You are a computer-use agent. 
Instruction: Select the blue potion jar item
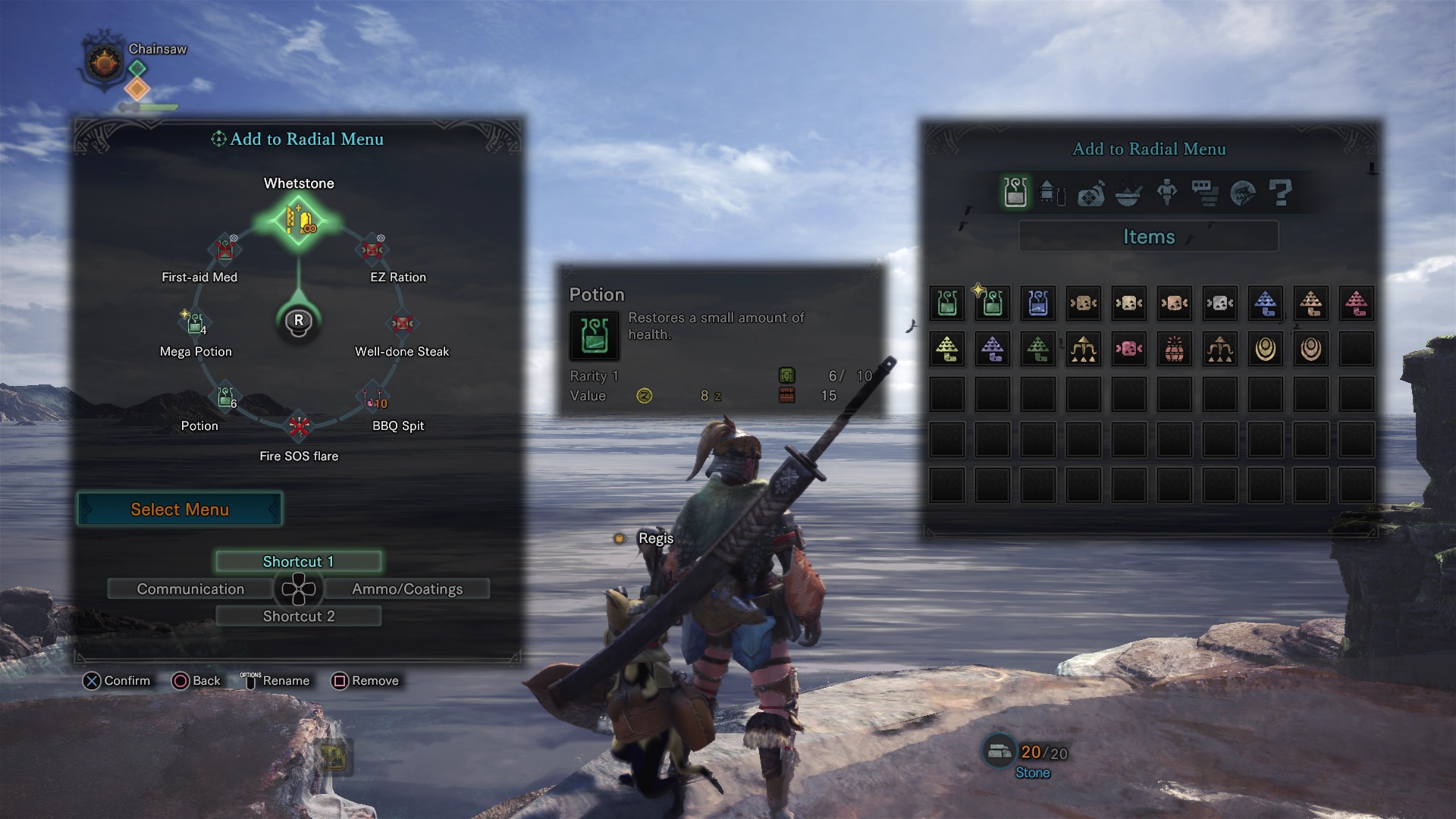click(x=1037, y=303)
